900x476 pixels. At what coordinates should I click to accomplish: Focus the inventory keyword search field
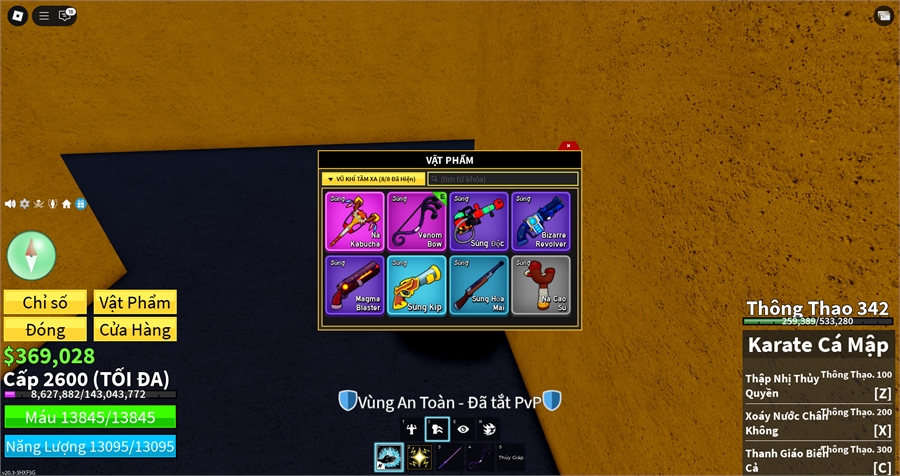pyautogui.click(x=502, y=179)
